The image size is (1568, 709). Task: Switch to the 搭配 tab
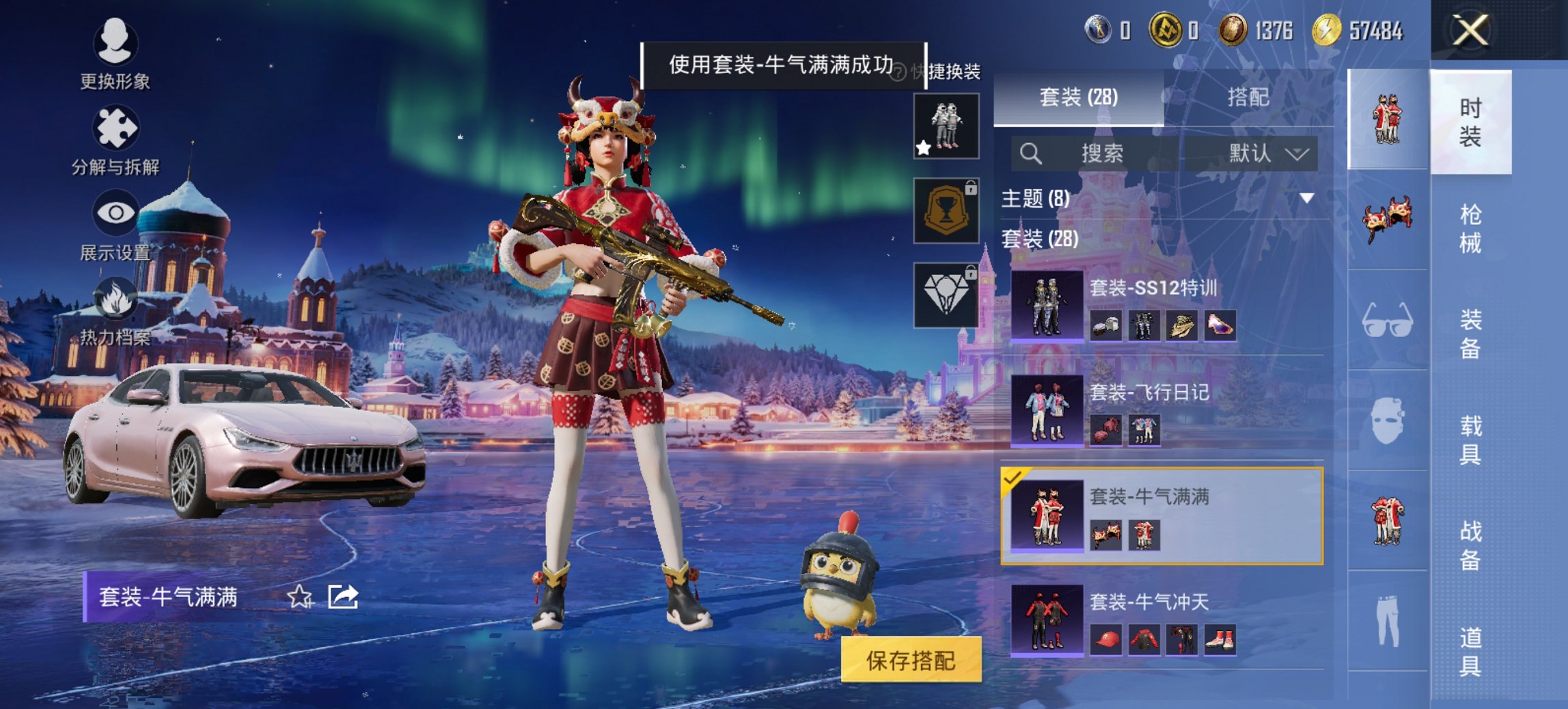tap(1248, 97)
